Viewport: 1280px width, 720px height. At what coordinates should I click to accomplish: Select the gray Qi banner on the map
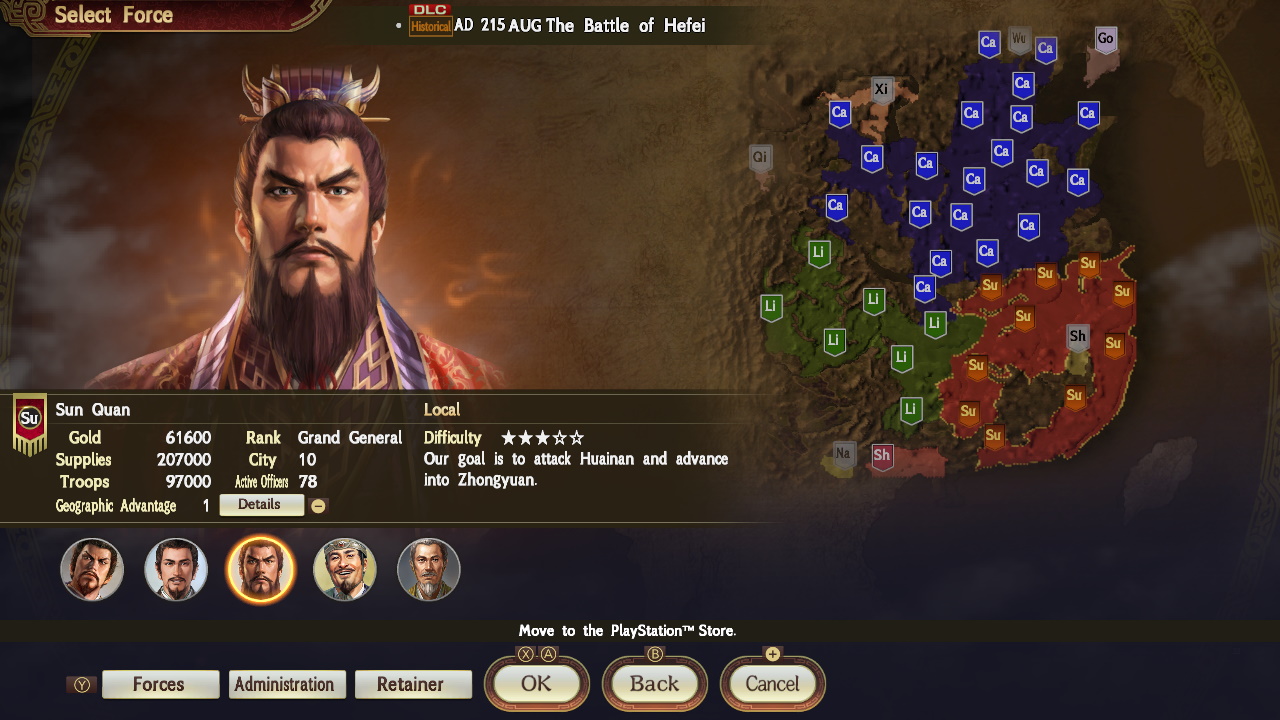tap(760, 157)
